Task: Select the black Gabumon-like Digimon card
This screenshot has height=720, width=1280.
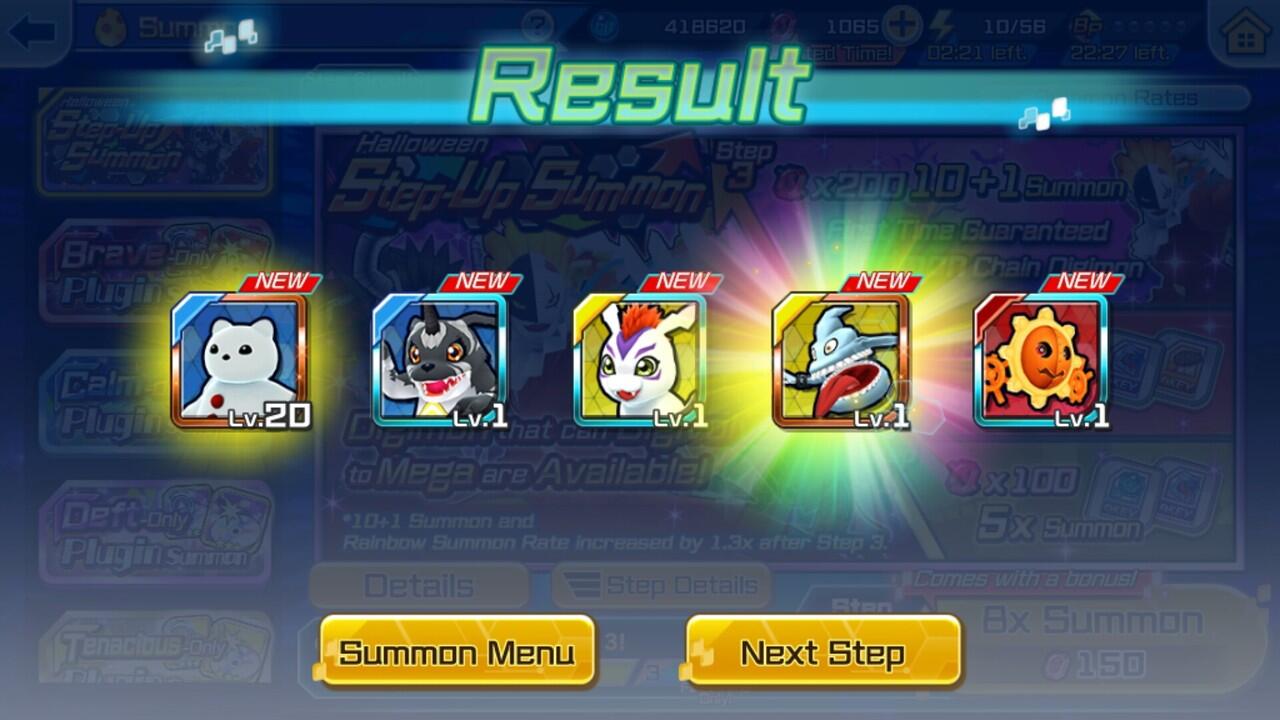Action: pos(440,360)
